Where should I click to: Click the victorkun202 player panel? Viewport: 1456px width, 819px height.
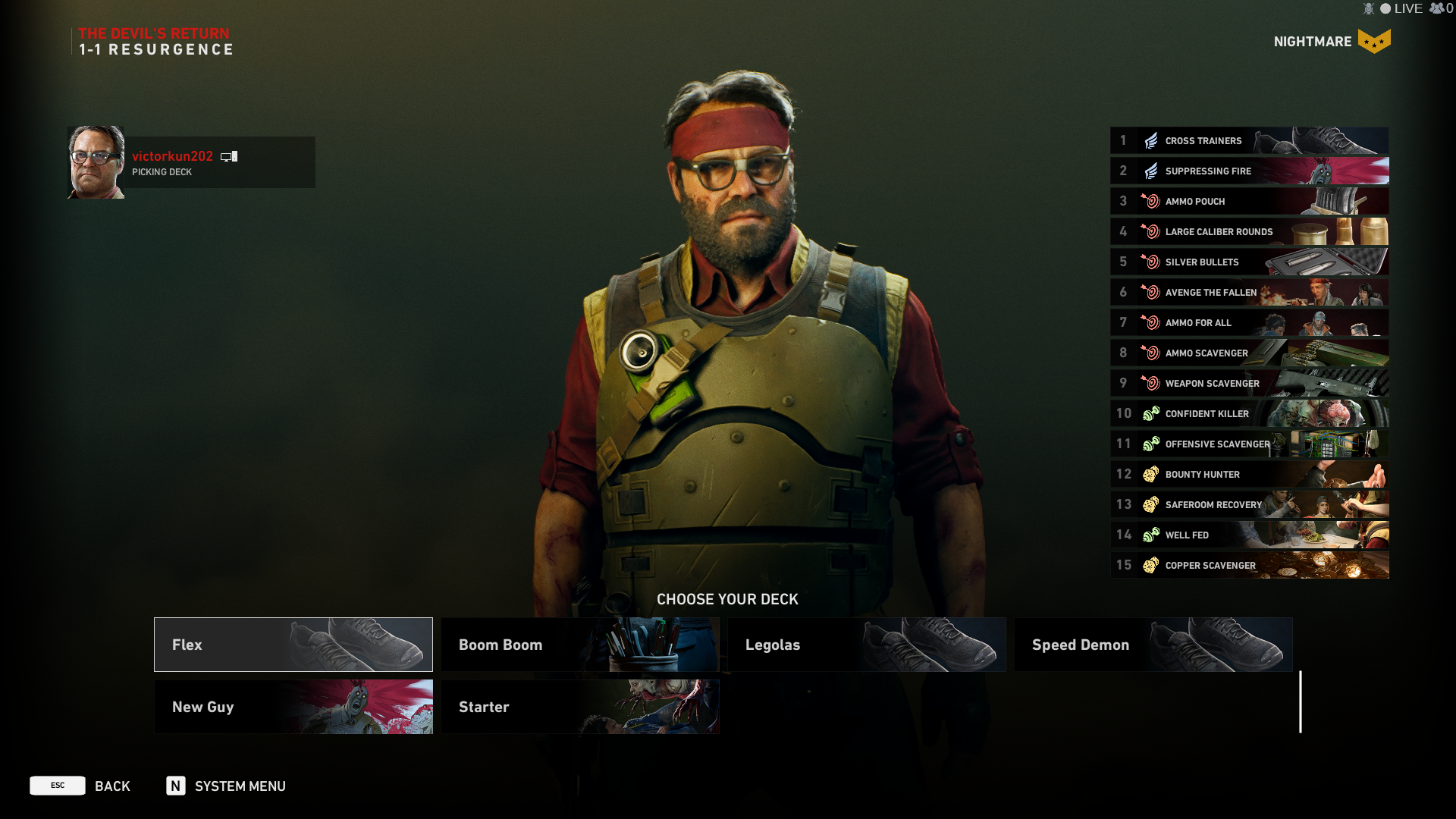click(191, 162)
